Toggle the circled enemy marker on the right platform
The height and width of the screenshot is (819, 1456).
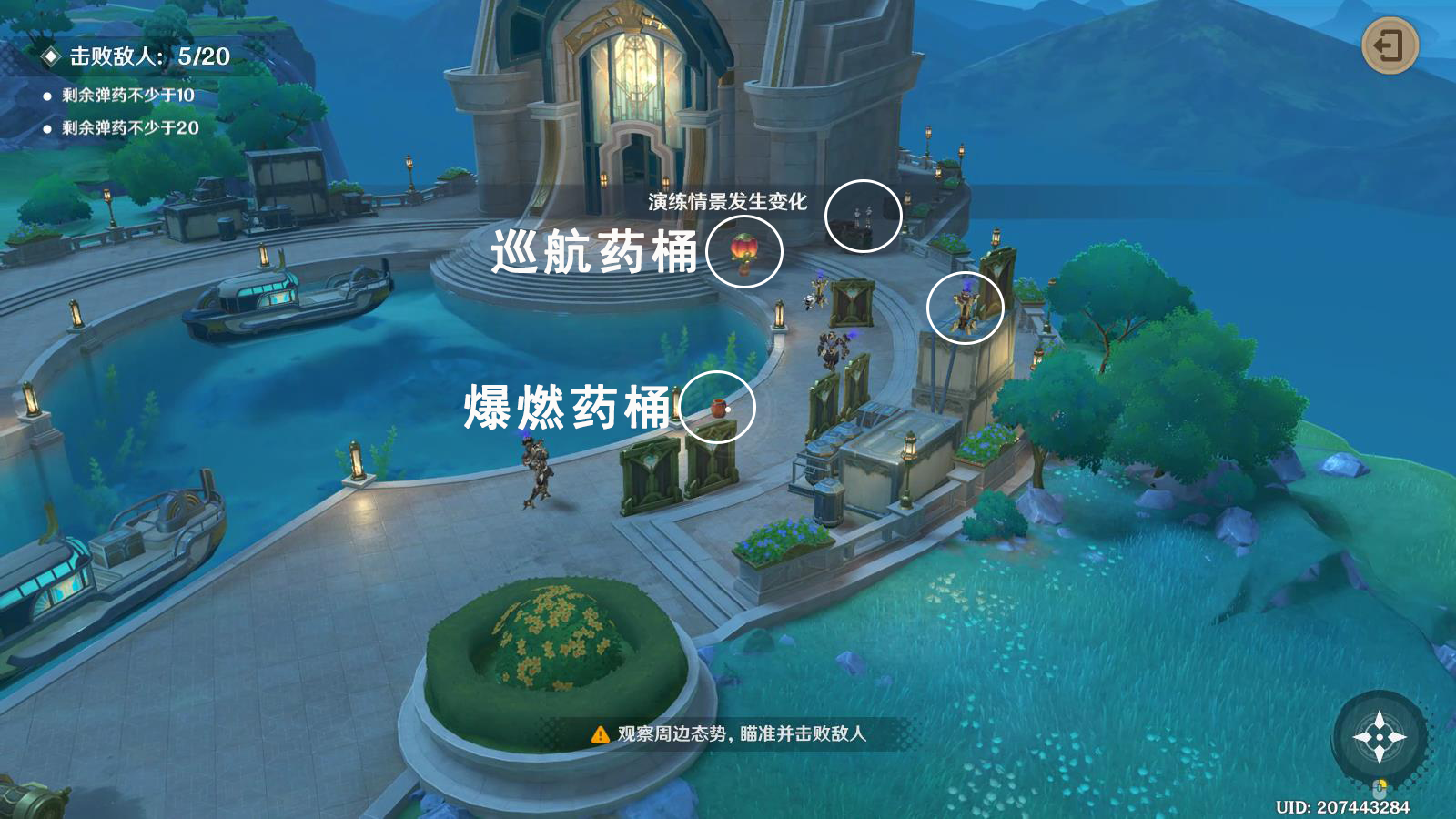pyautogui.click(x=967, y=309)
